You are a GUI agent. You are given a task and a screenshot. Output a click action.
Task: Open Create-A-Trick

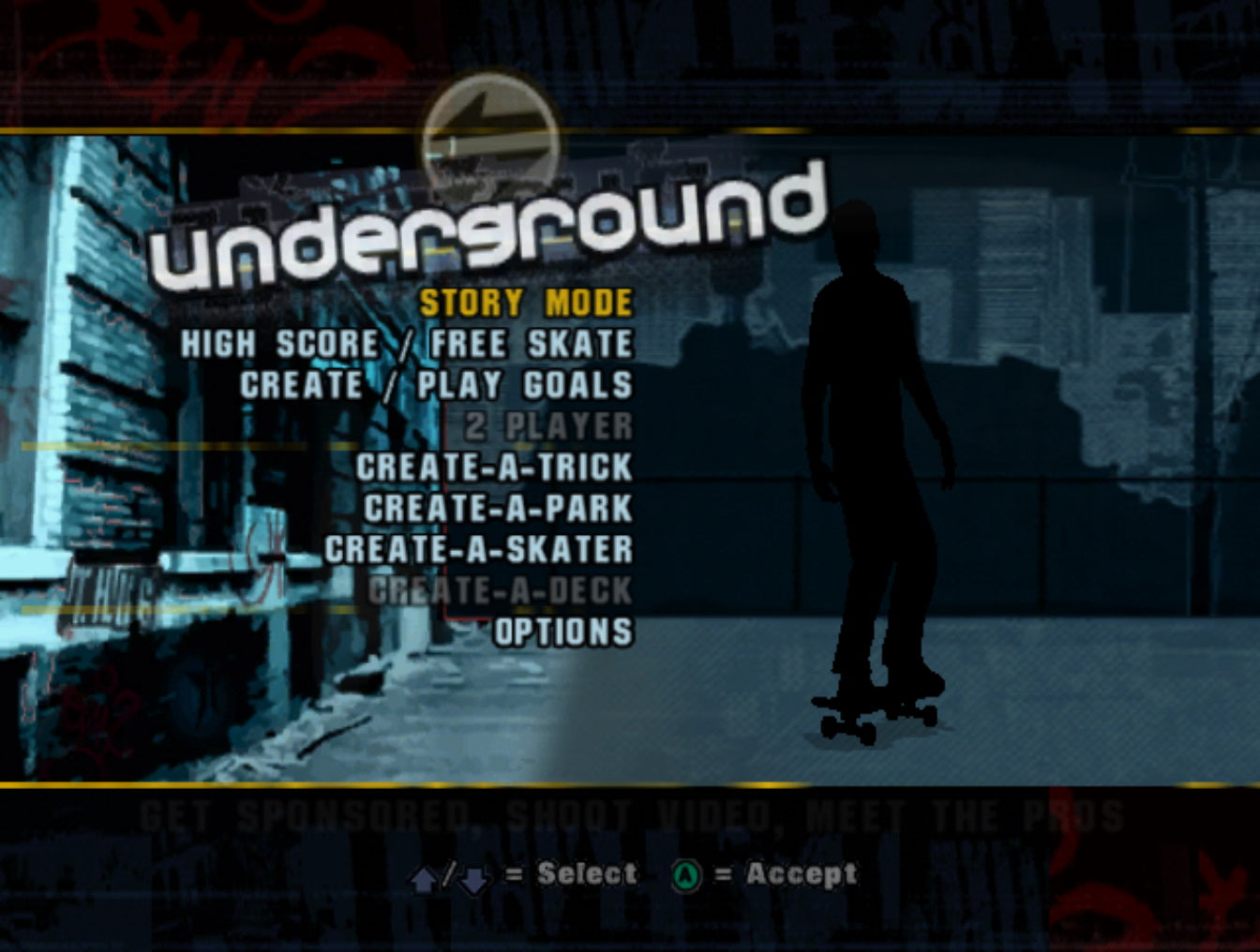point(492,468)
